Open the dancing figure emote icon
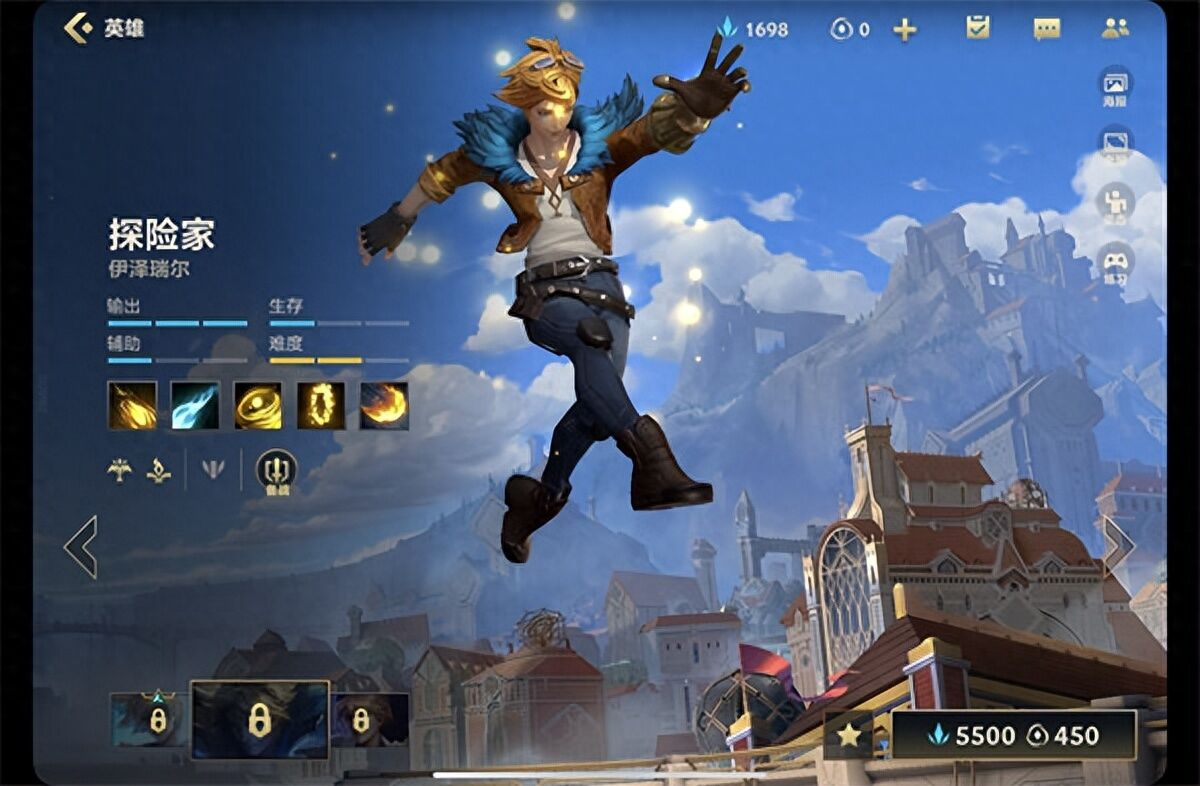Screen dimensions: 1200x786 (1115, 203)
